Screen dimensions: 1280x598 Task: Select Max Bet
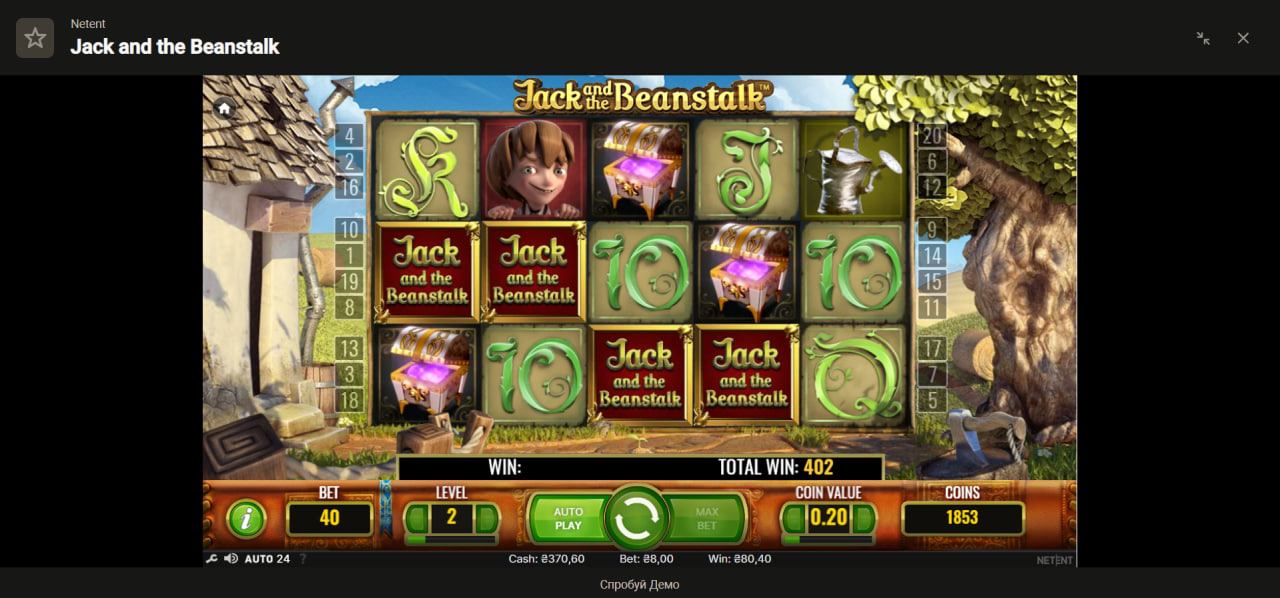(707, 518)
